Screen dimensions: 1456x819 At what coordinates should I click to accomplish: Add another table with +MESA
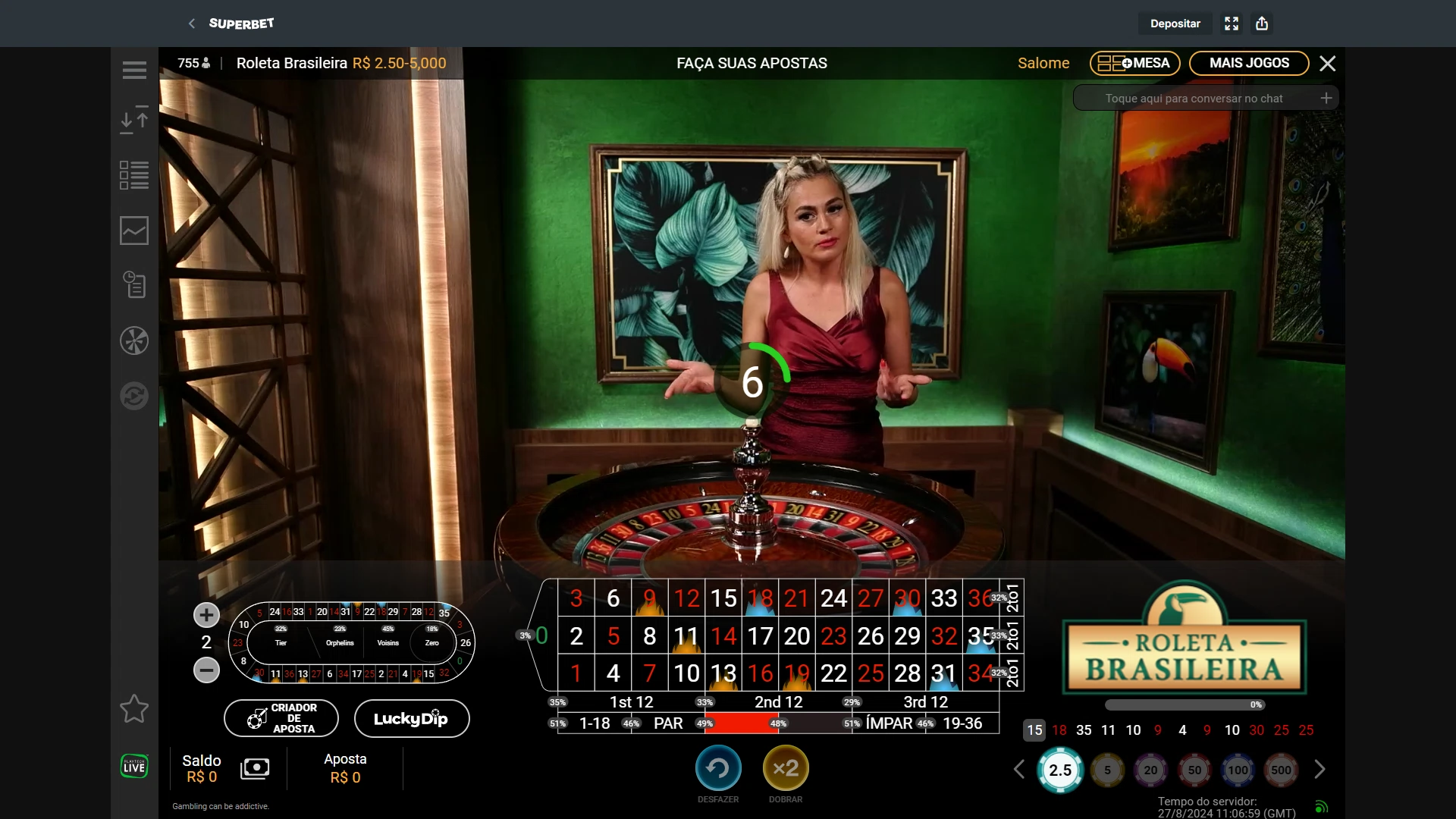tap(1134, 63)
